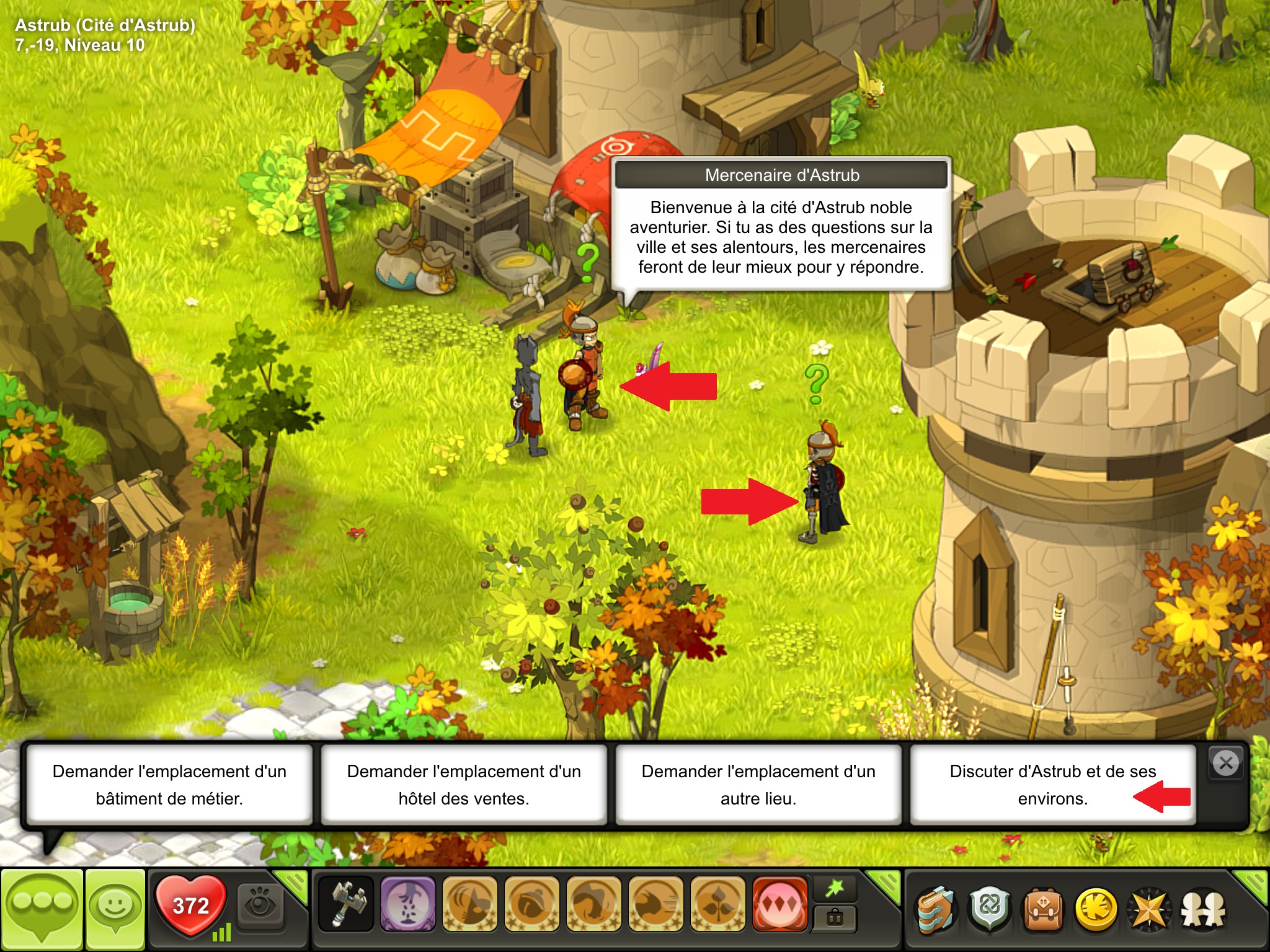Open the gold kama coin shop
The width and height of the screenshot is (1270, 952).
pyautogui.click(x=1096, y=909)
